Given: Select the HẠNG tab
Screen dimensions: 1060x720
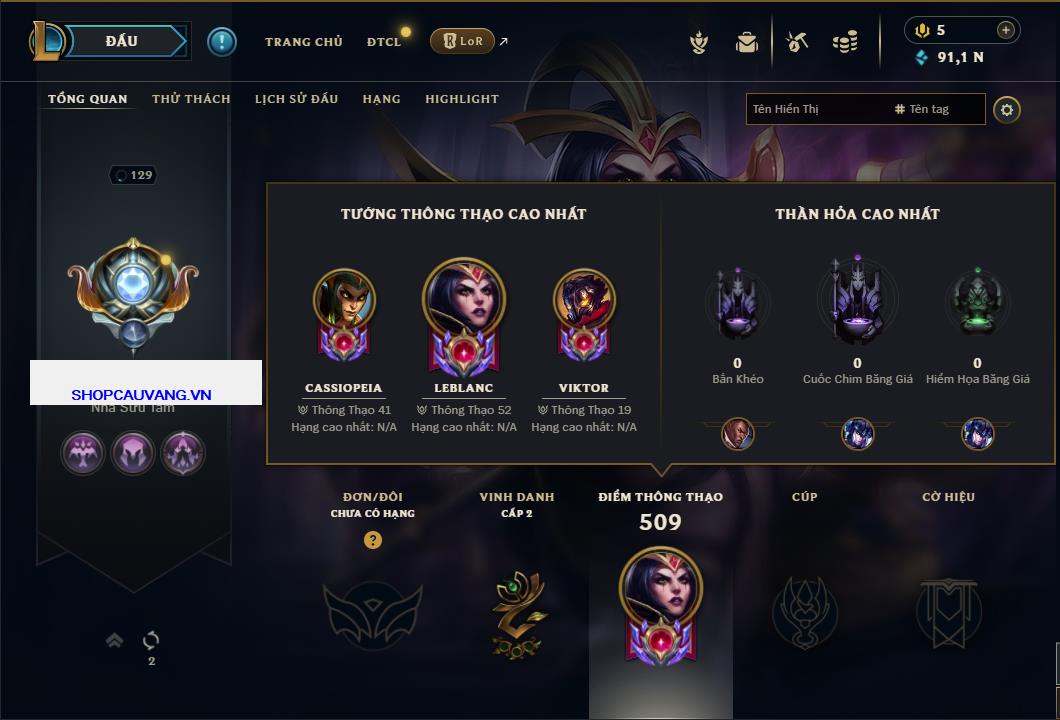Looking at the screenshot, I should 381,99.
